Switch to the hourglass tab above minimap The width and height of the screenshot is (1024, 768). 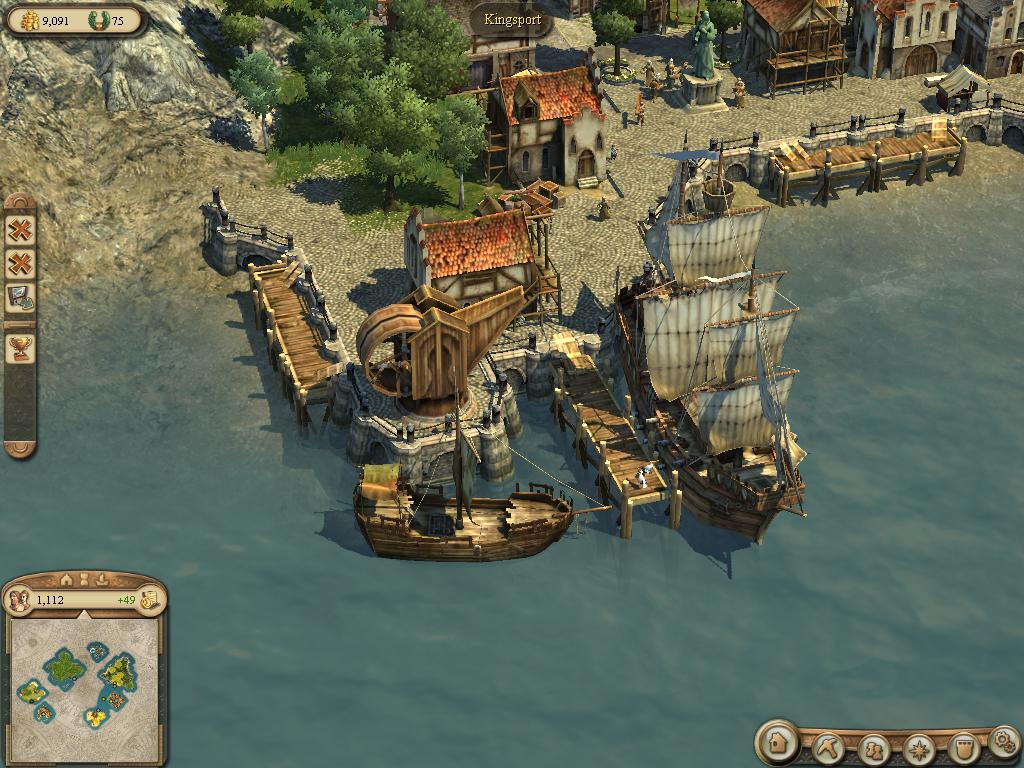84,579
